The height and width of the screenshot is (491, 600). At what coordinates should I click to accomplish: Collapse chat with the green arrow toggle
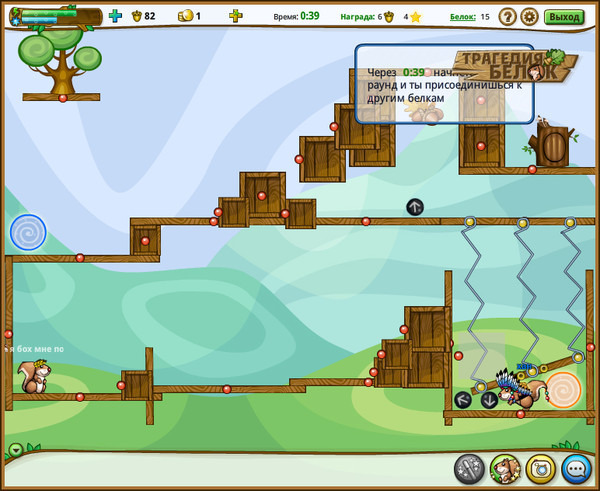click(16, 449)
